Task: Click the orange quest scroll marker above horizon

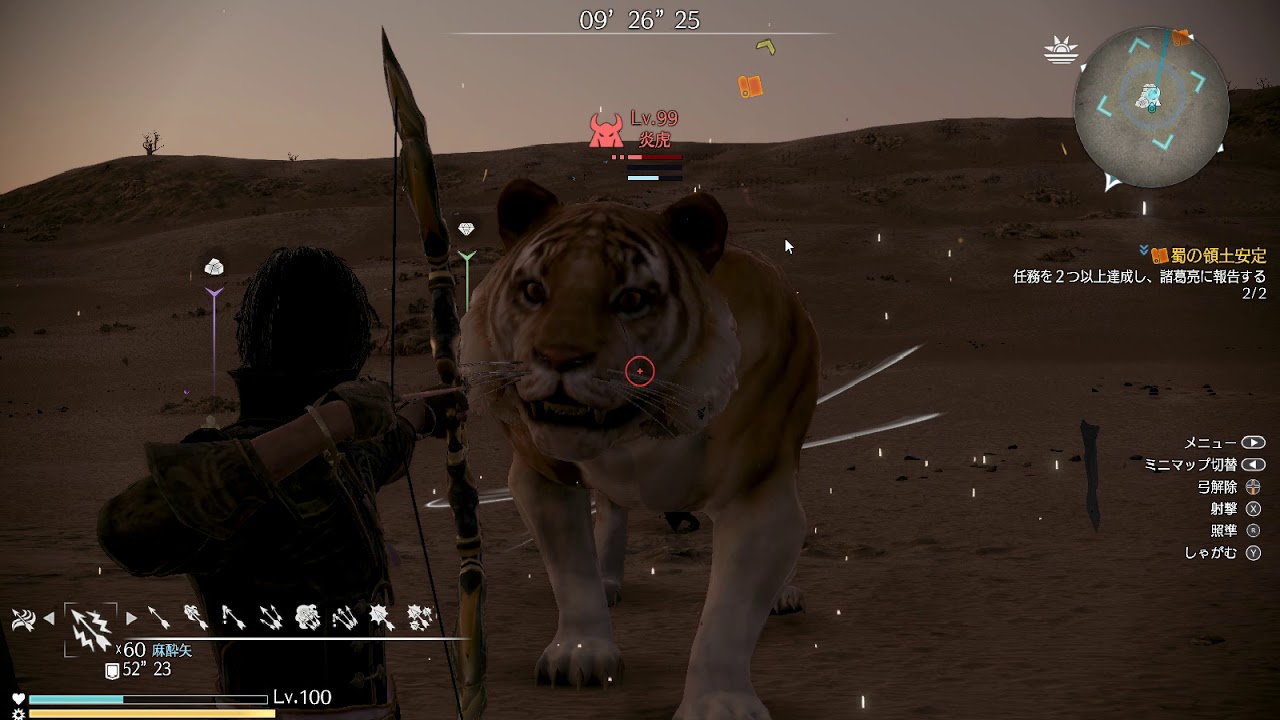Action: 750,86
